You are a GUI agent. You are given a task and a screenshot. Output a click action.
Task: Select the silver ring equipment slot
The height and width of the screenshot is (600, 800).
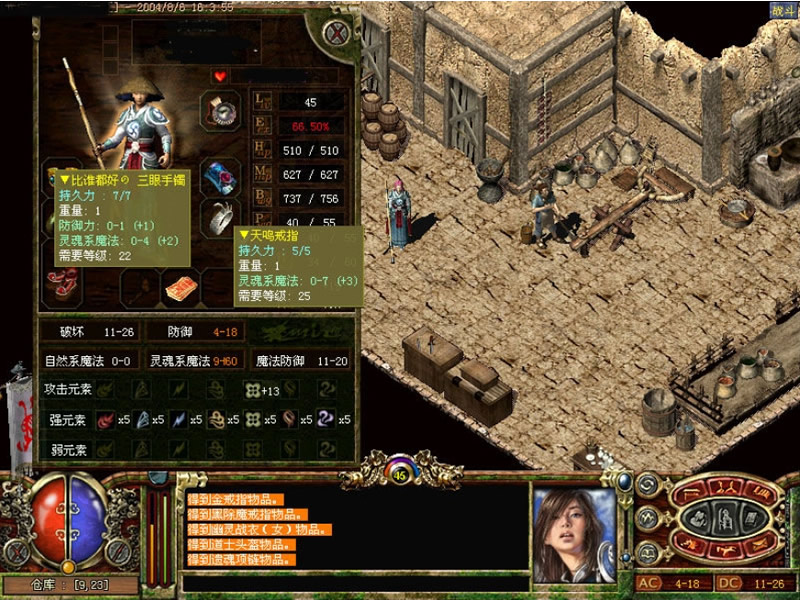click(x=221, y=216)
